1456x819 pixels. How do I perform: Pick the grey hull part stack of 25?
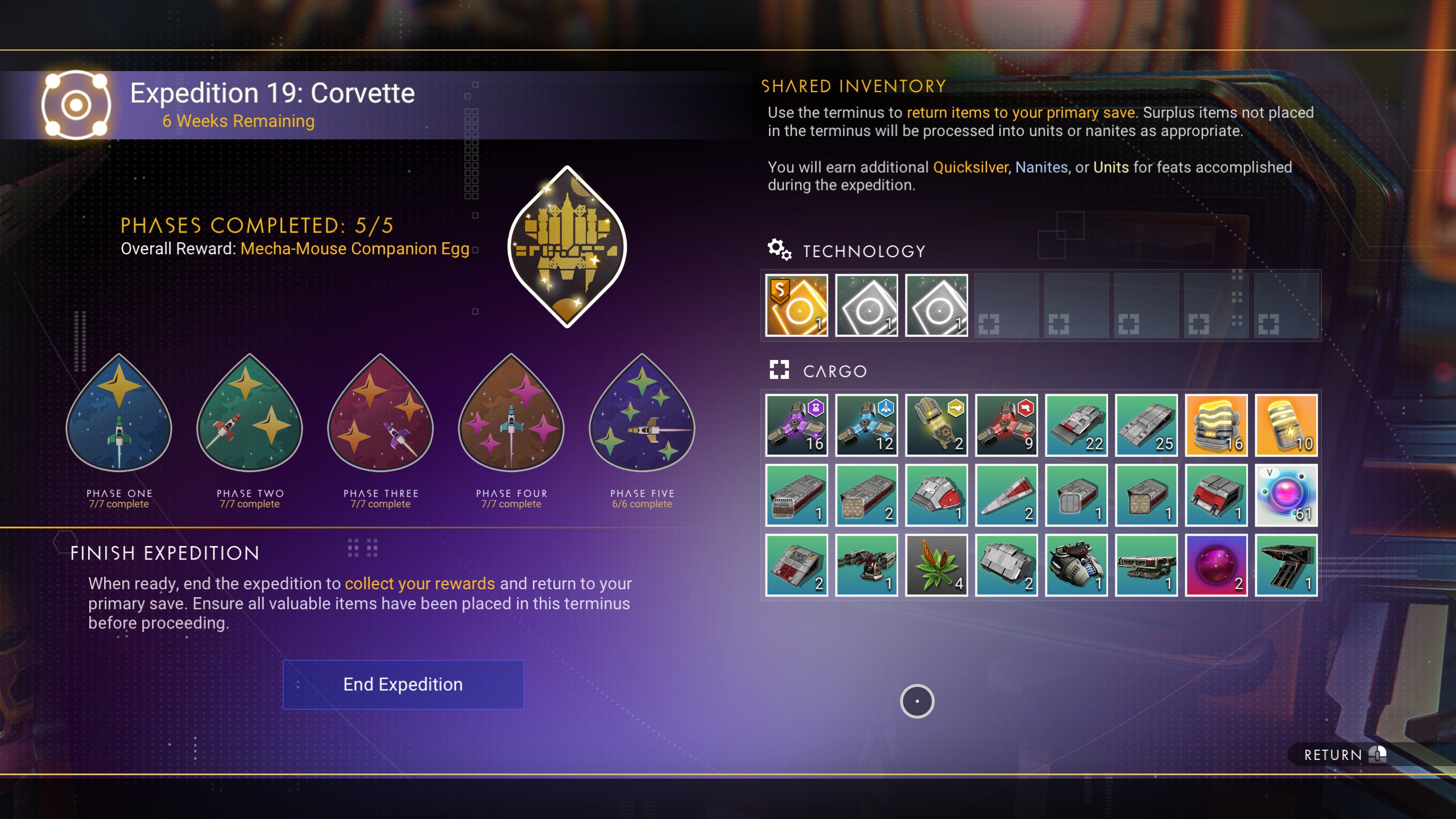pos(1146,425)
